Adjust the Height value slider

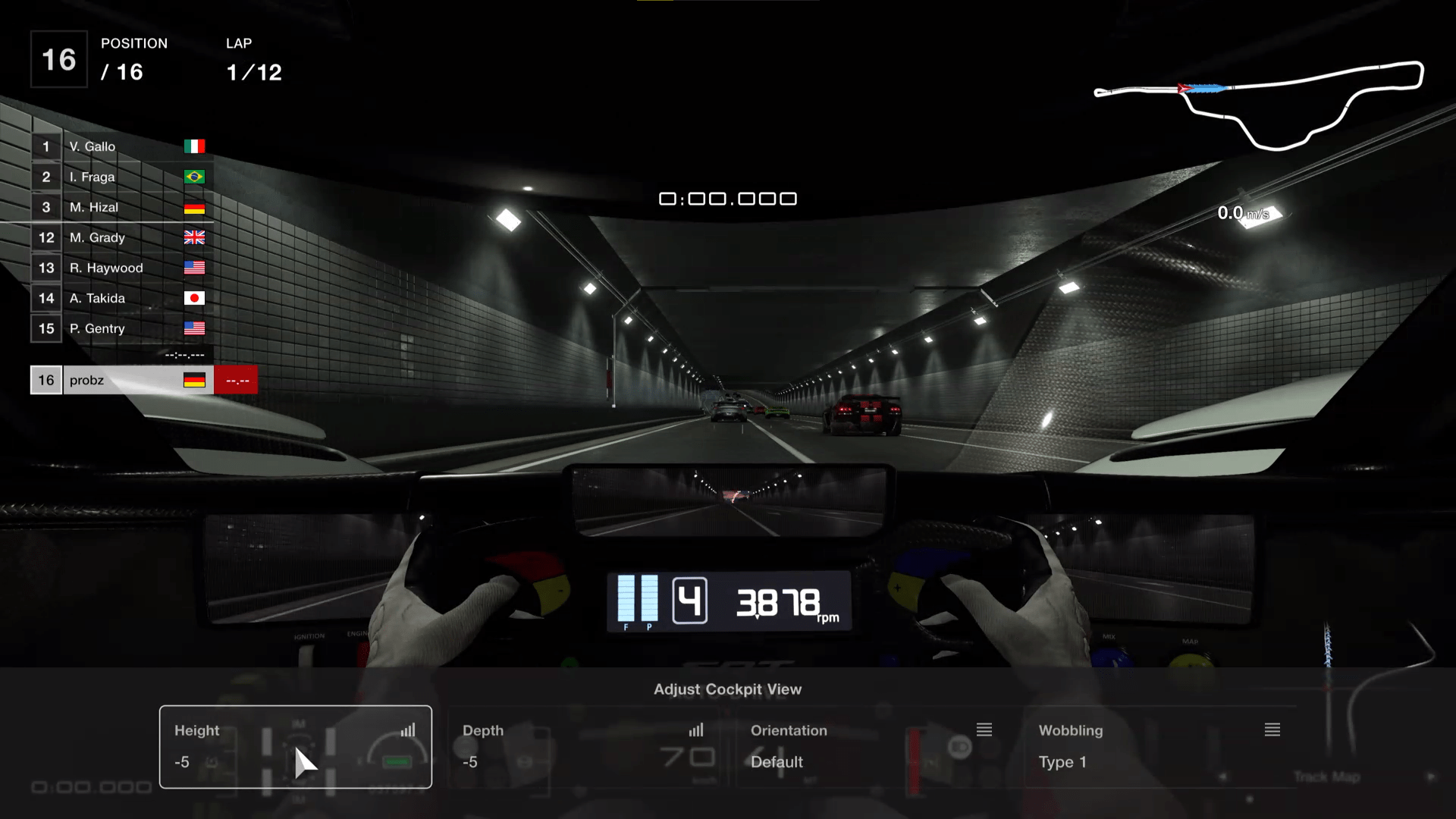[x=181, y=761]
